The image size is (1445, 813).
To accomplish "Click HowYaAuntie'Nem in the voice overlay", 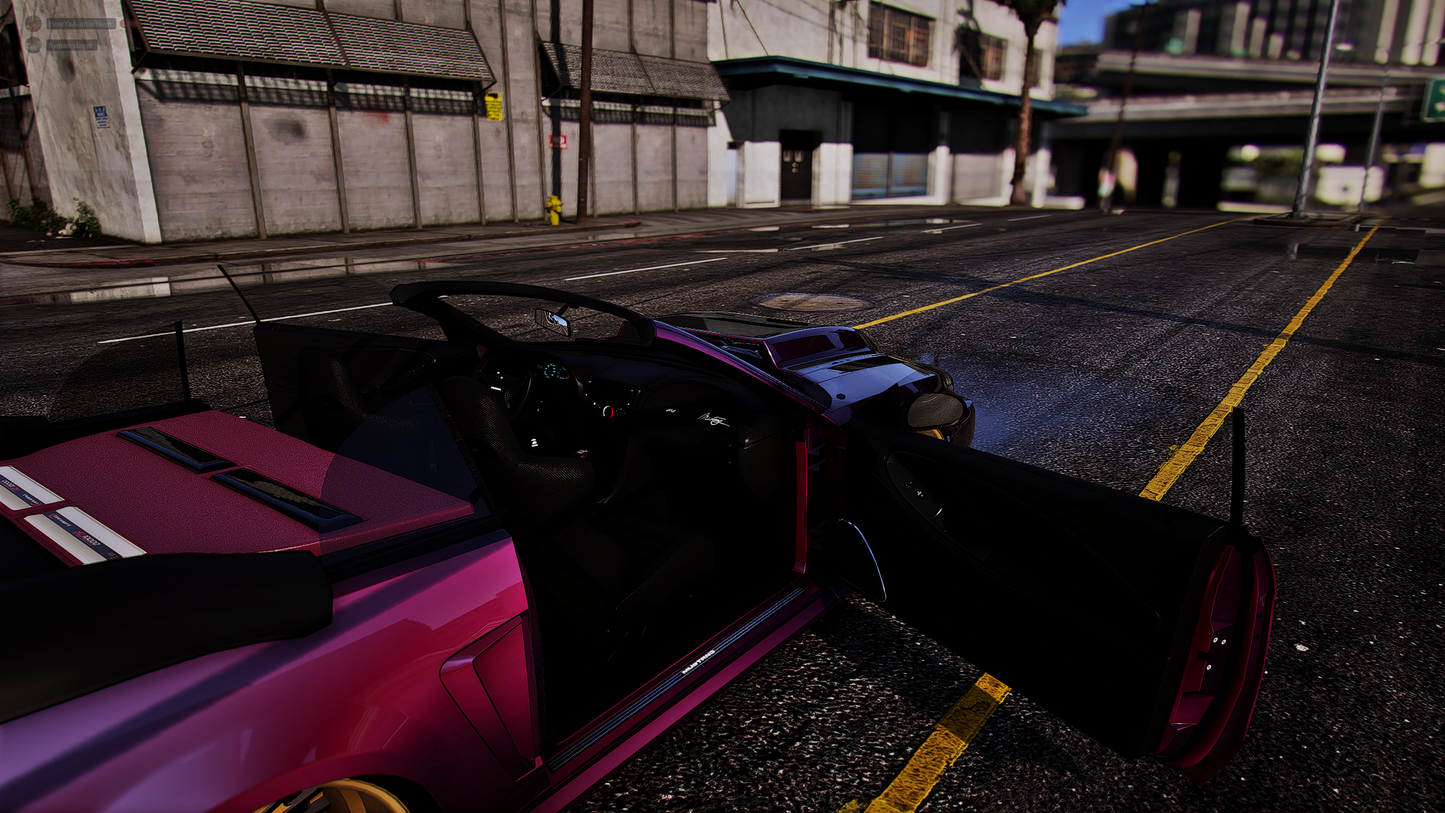I will point(81,23).
